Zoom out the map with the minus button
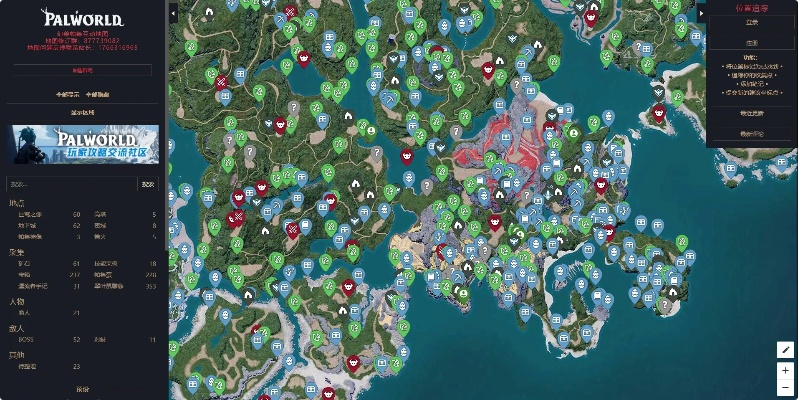Image resolution: width=798 pixels, height=400 pixels. (x=786, y=388)
